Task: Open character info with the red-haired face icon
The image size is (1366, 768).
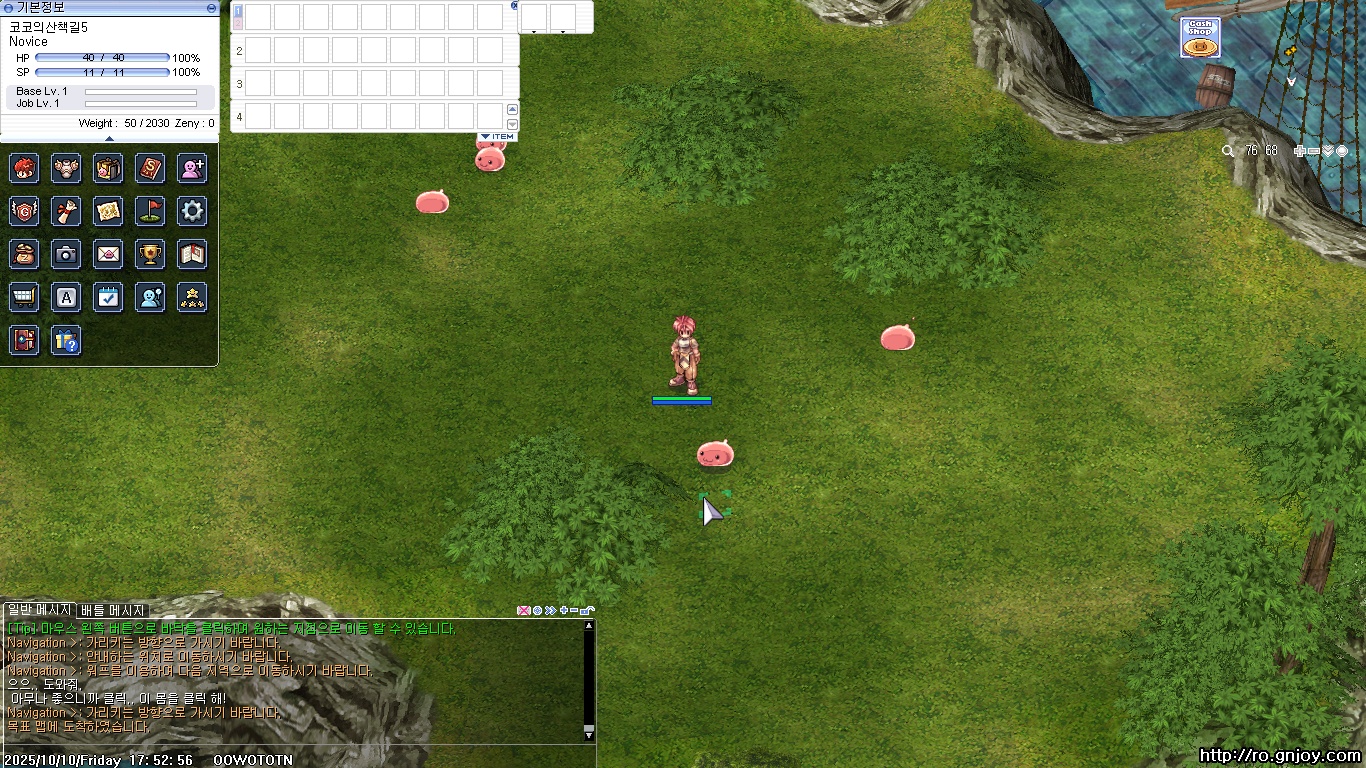Action: [x=24, y=168]
